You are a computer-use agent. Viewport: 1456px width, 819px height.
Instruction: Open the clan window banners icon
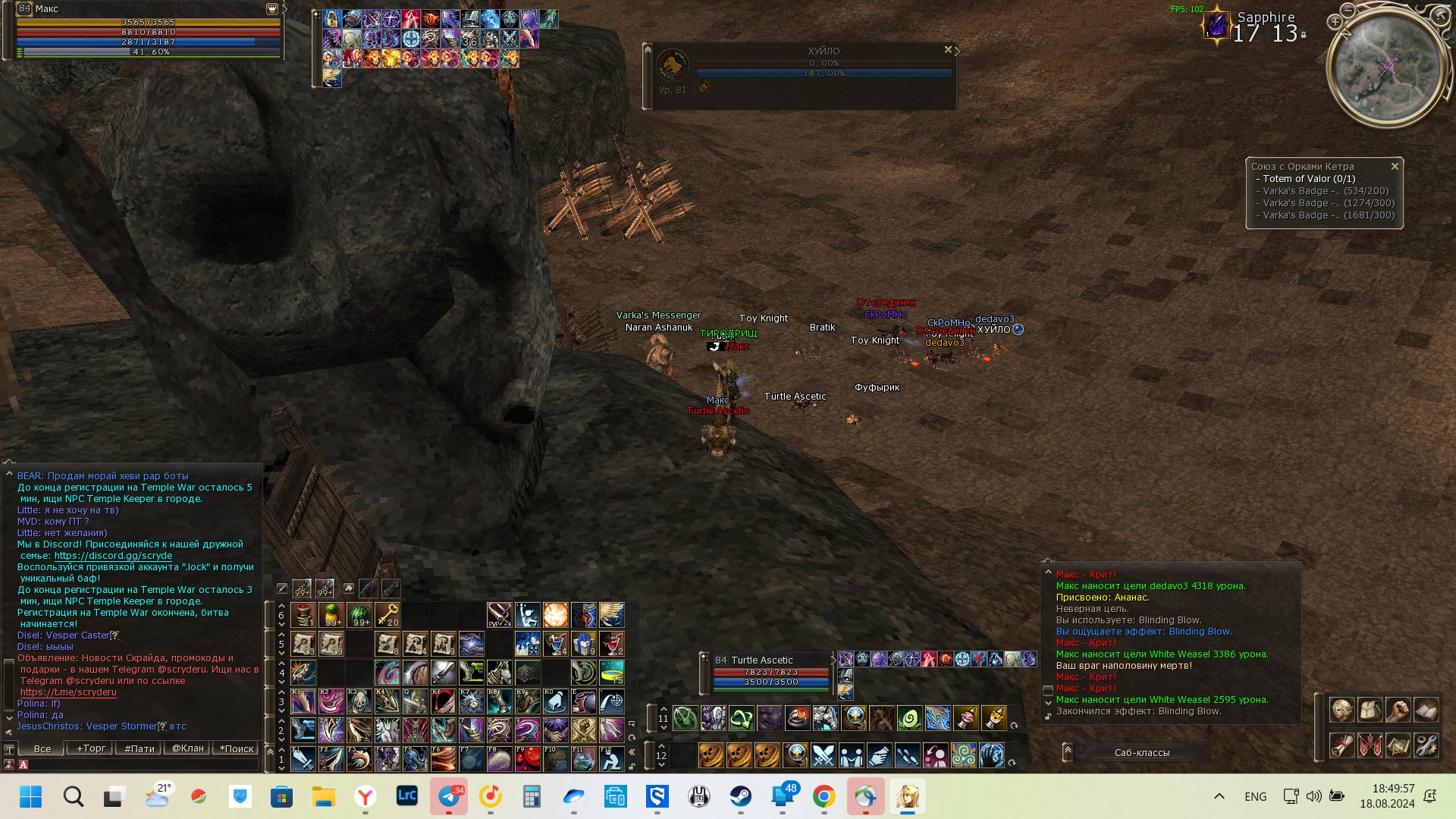(x=1370, y=745)
